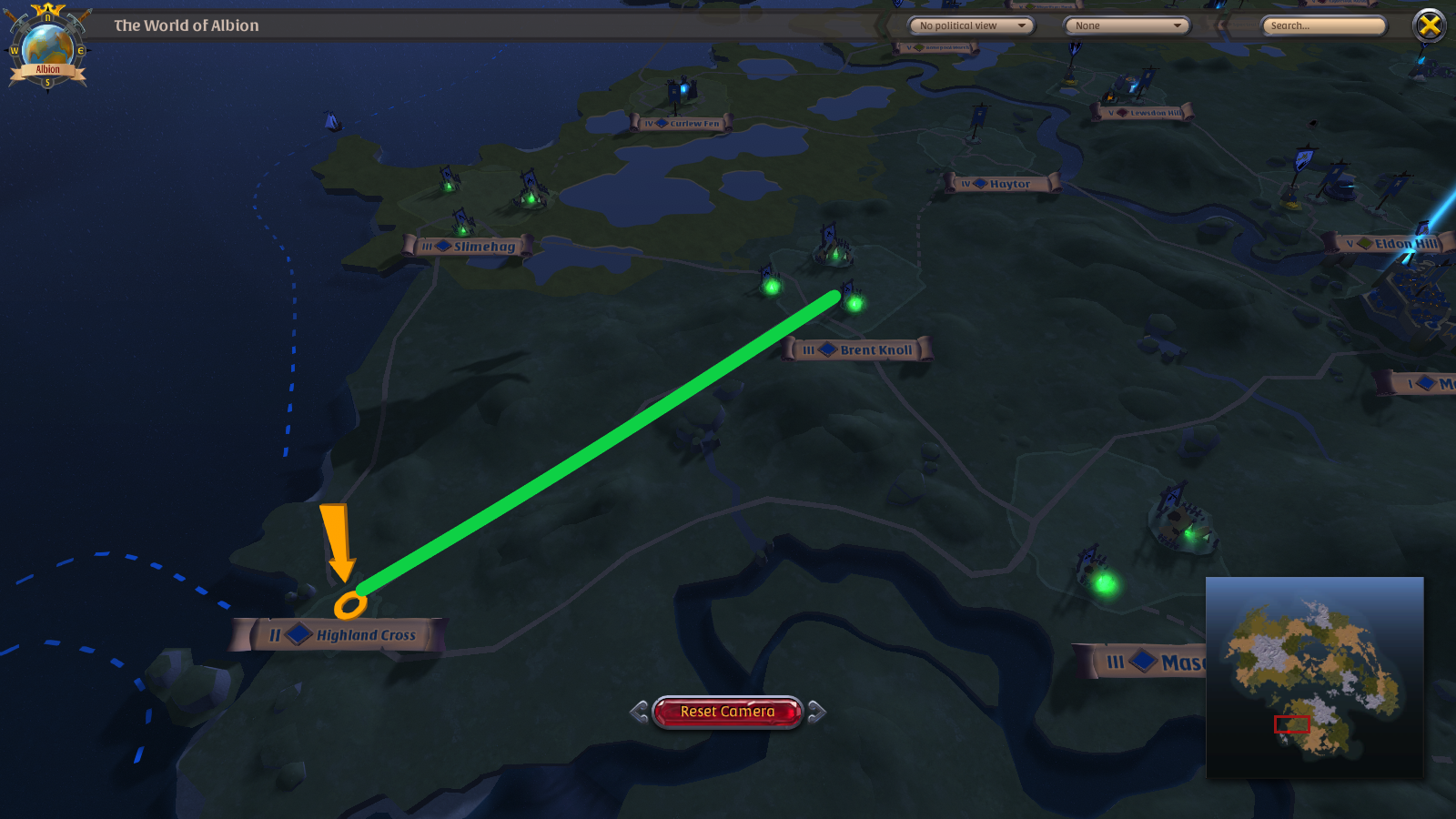Open the None filter dropdown
1456x819 pixels.
point(1127,25)
